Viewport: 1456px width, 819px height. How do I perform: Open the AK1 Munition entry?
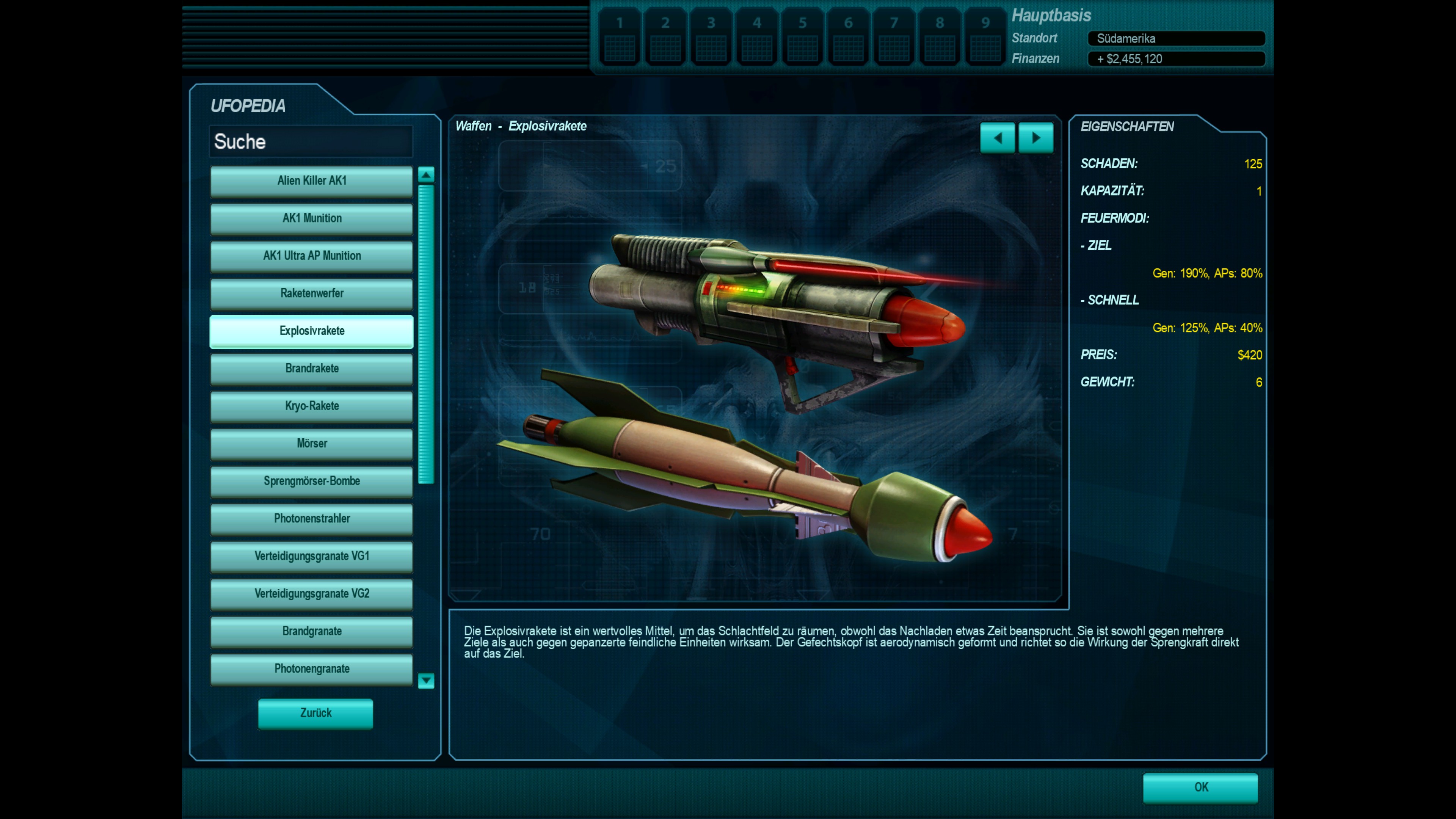point(311,218)
